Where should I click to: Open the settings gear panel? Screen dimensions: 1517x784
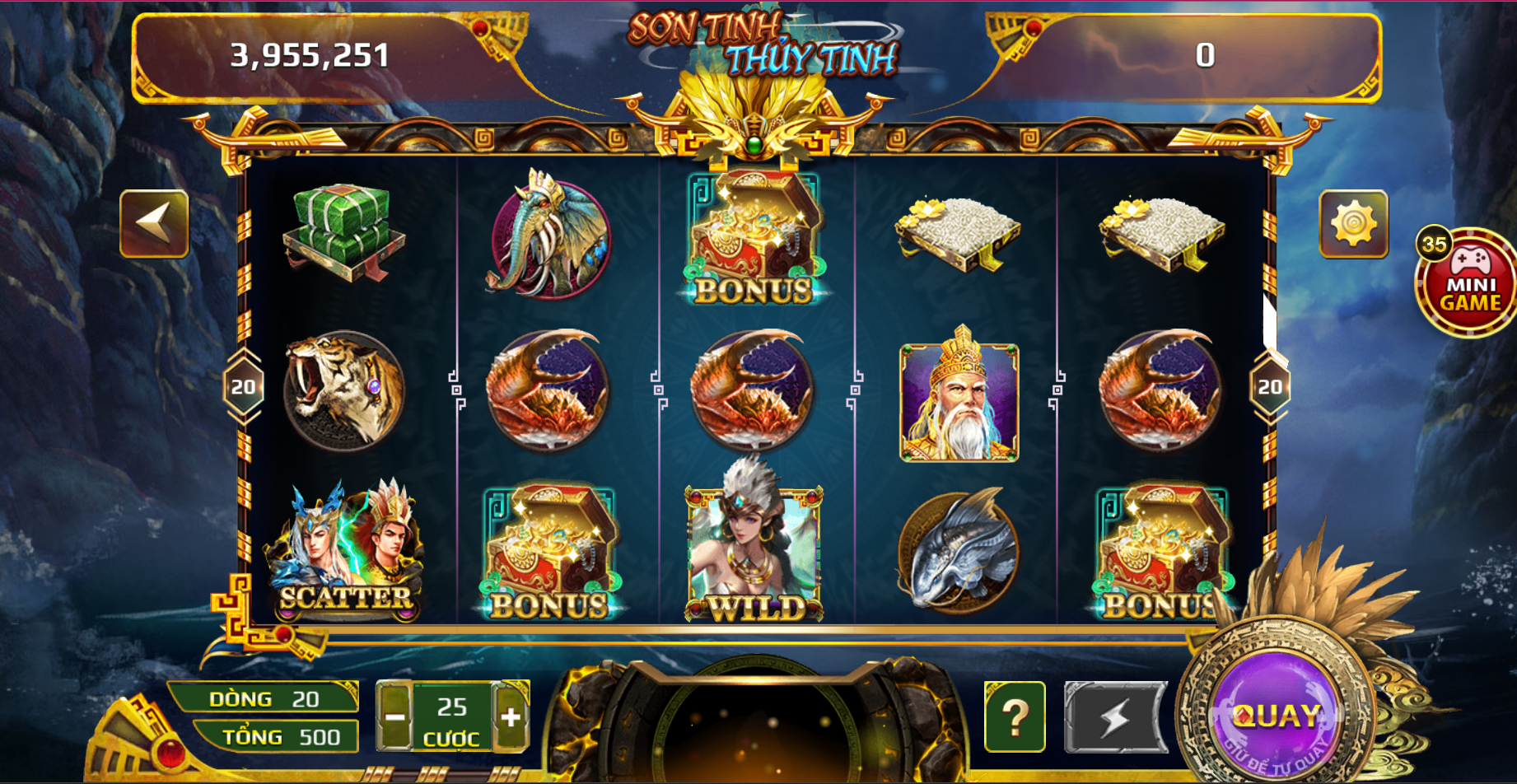[x=1354, y=225]
